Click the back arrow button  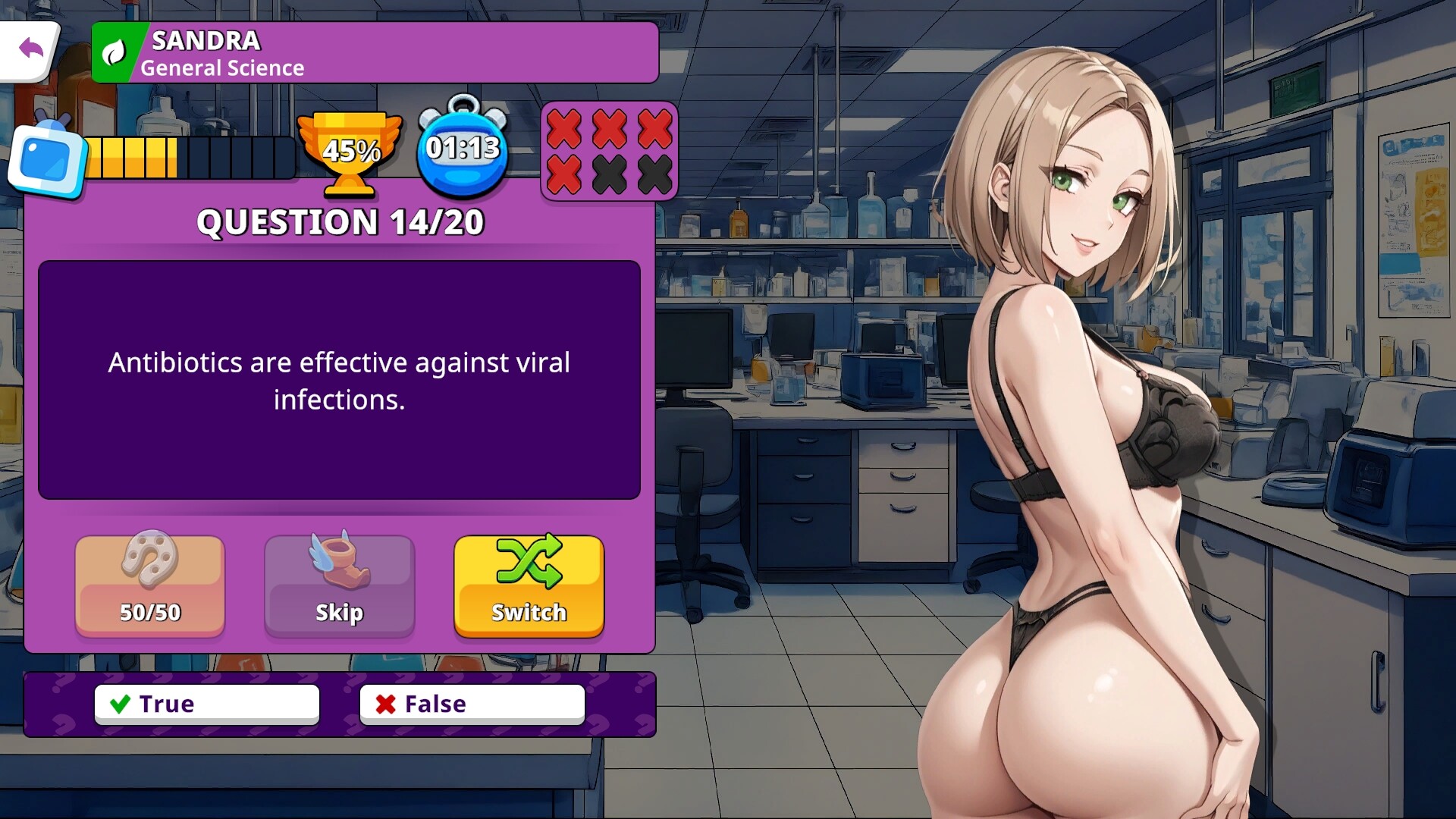click(x=31, y=48)
